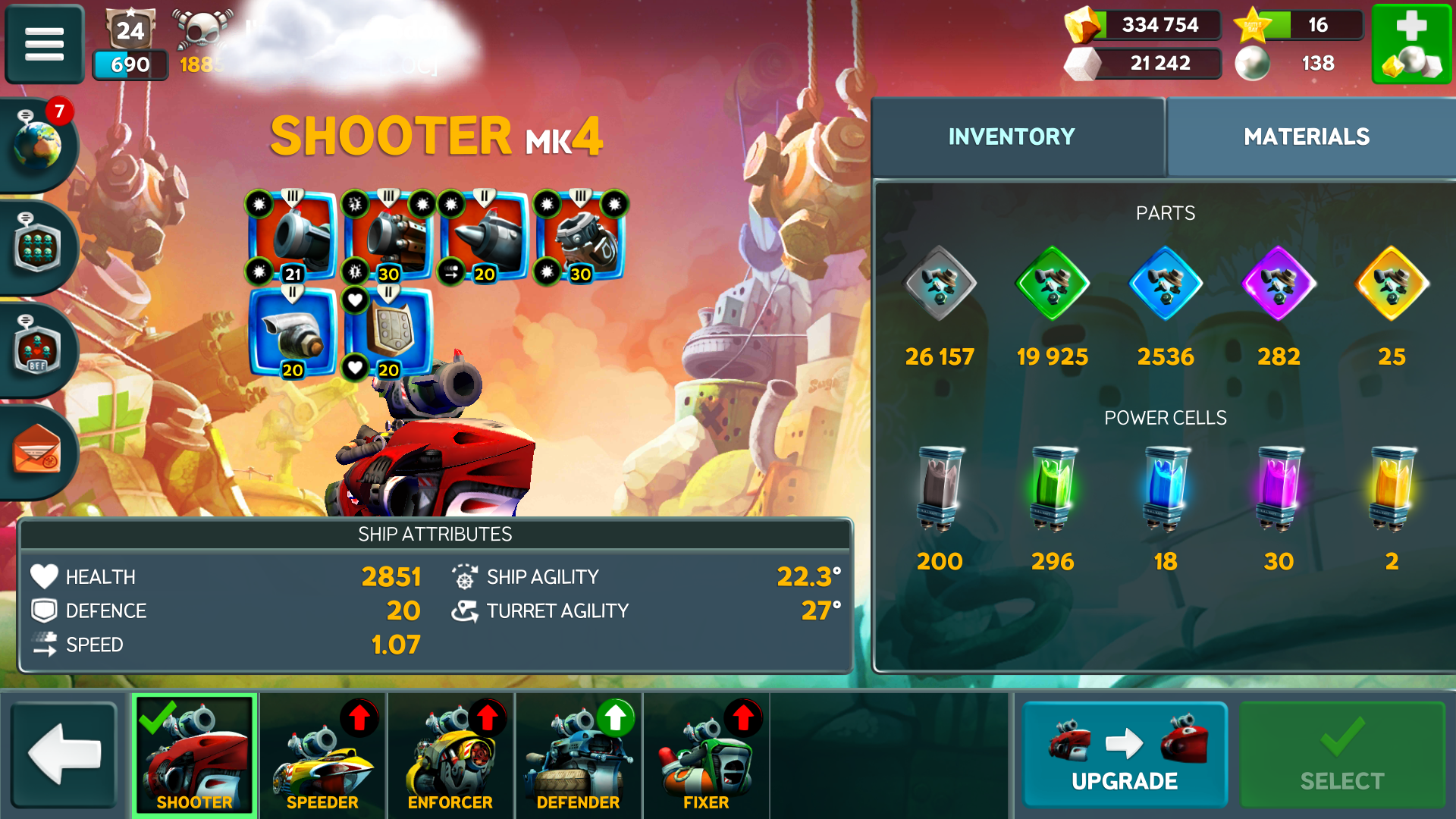Select the level 21 cannon weapon slot

pos(293,237)
